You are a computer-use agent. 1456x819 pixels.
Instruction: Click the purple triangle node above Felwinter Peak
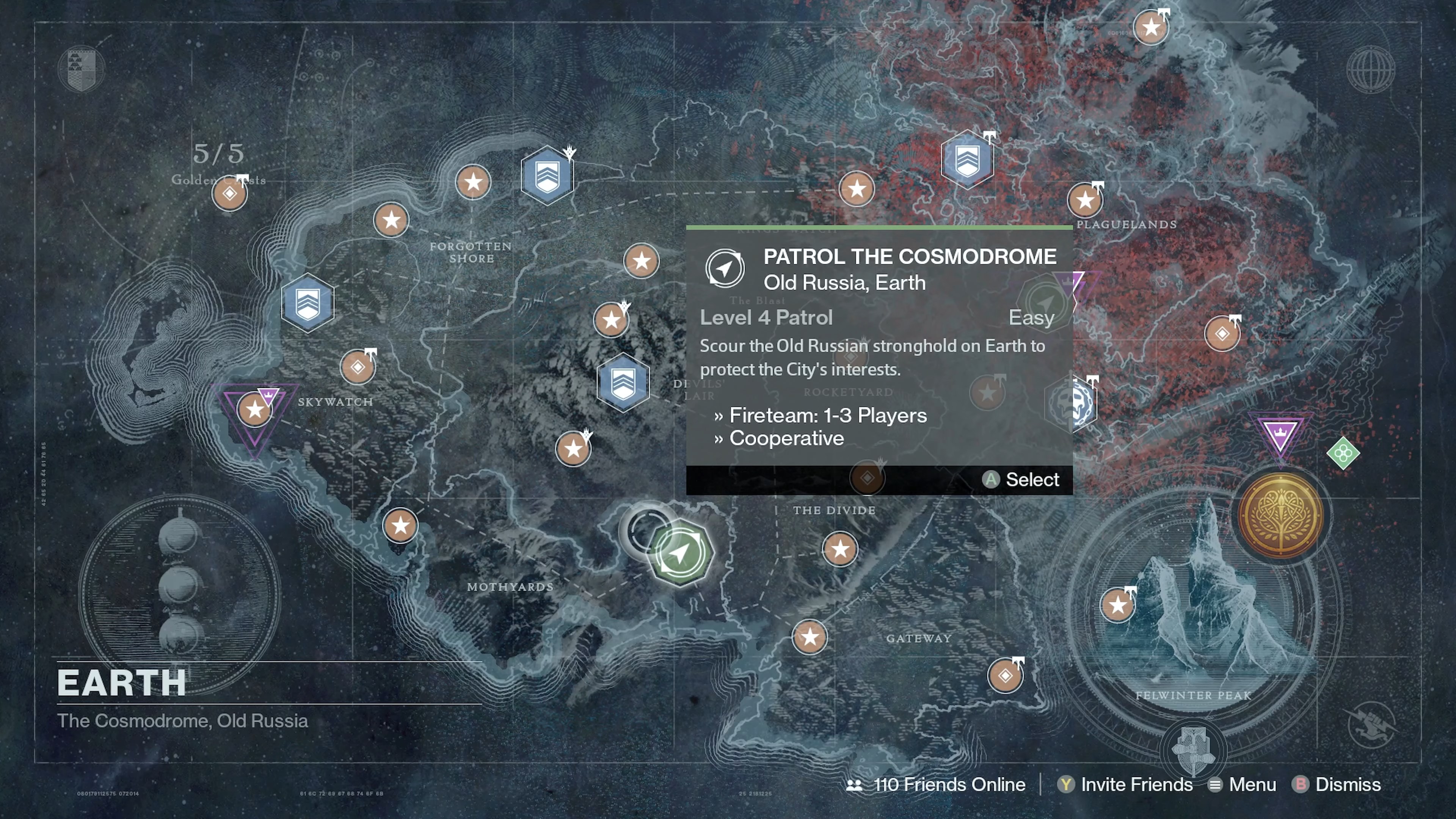[1280, 432]
